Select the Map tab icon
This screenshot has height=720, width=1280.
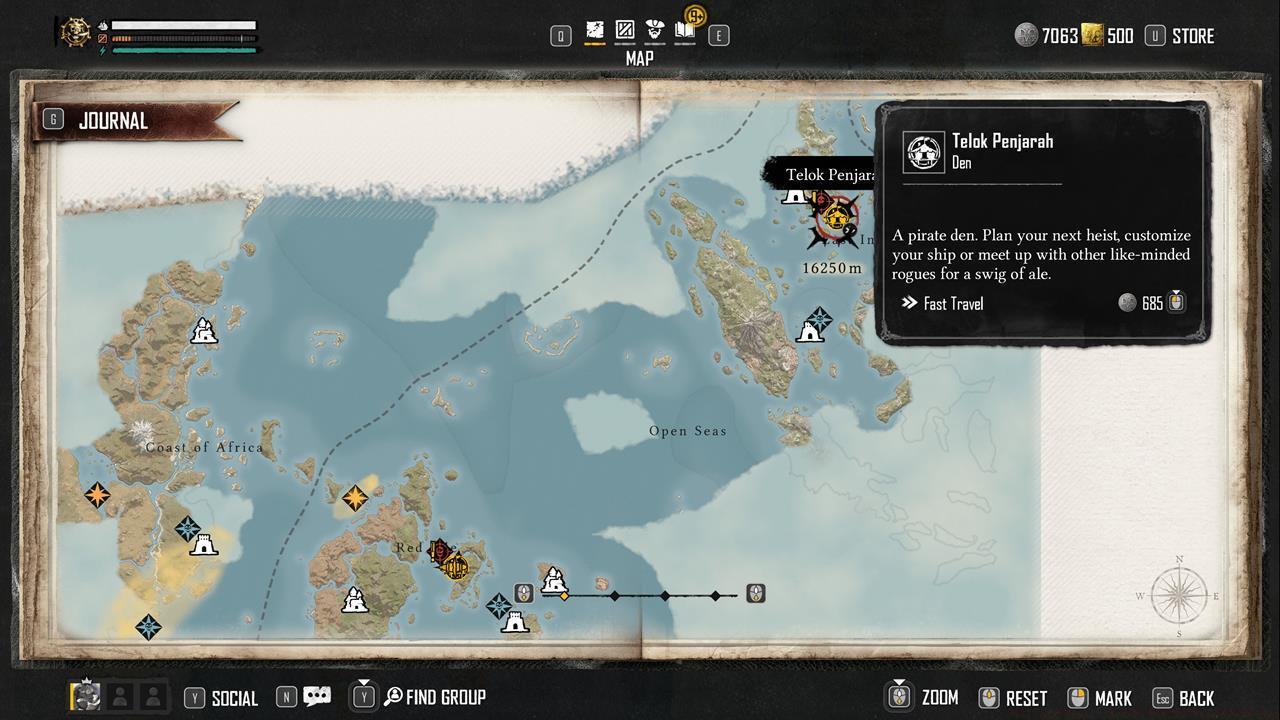[595, 30]
